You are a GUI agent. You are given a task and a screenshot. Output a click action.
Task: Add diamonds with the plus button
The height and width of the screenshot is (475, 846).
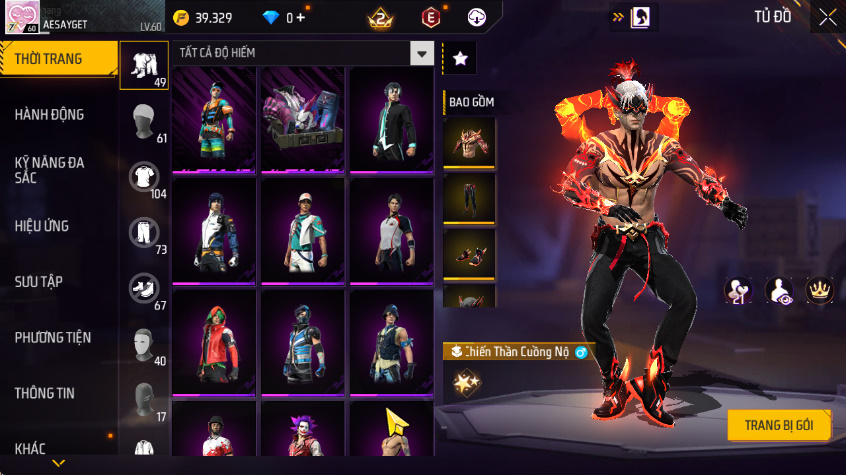click(300, 18)
